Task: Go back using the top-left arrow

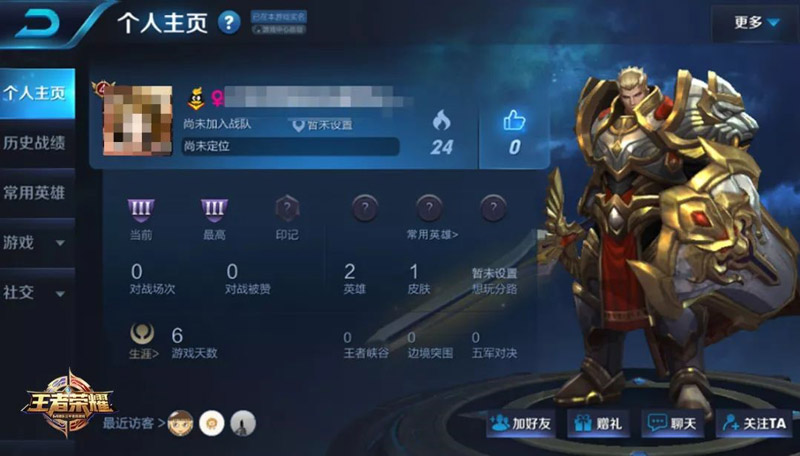Action: coord(40,24)
